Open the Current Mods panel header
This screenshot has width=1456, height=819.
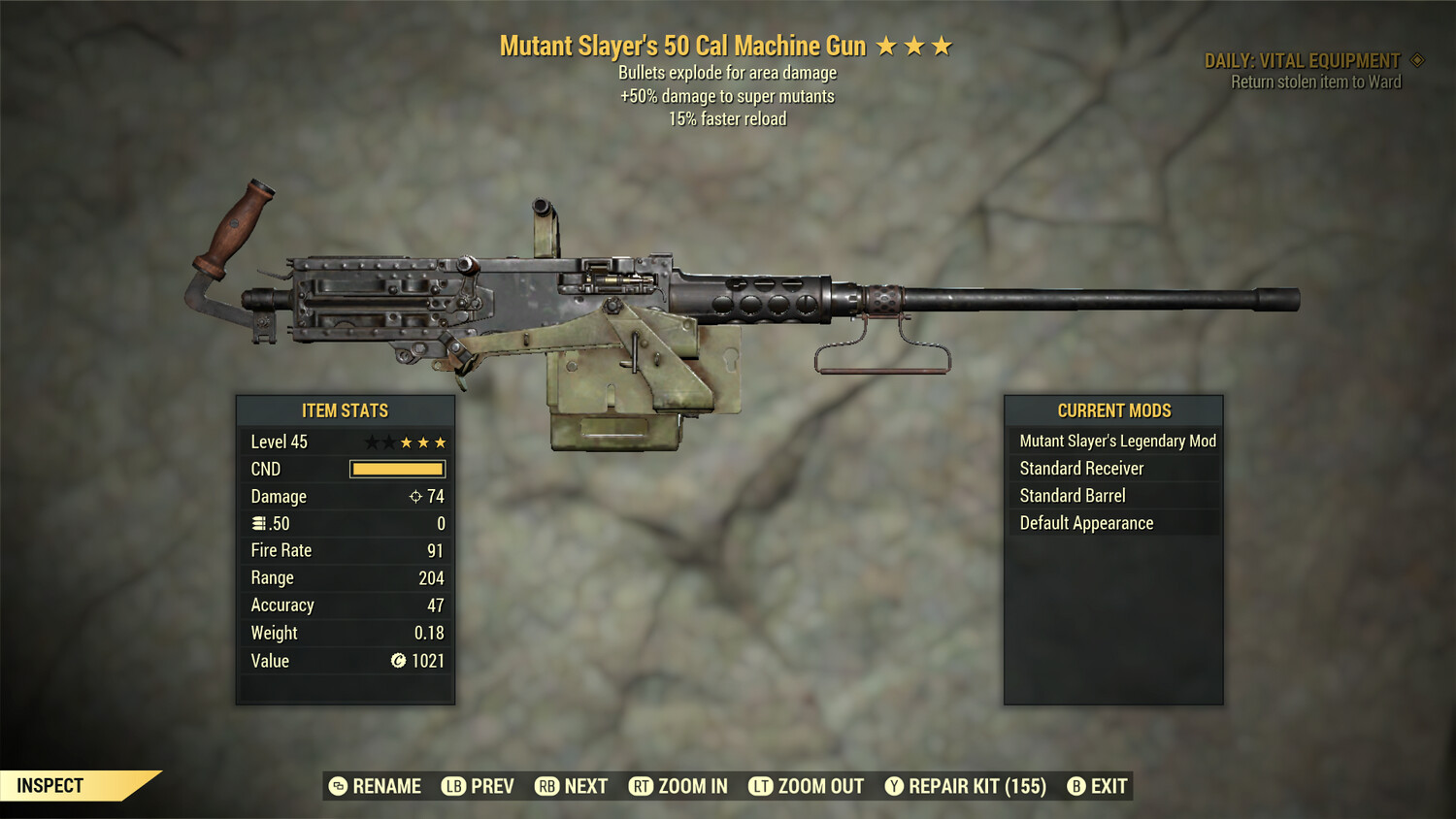(1113, 410)
